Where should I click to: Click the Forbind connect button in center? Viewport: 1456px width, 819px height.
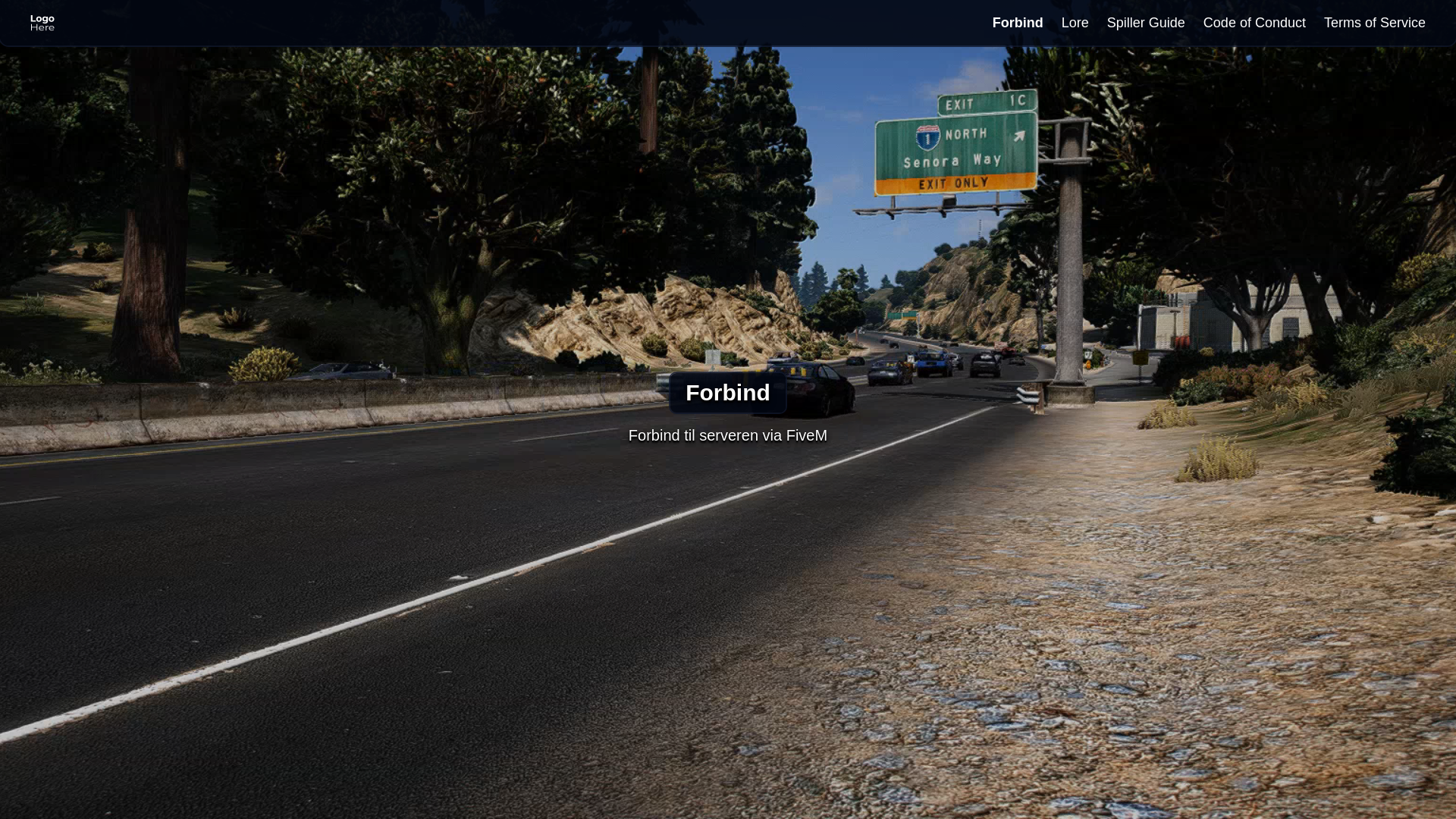point(727,393)
